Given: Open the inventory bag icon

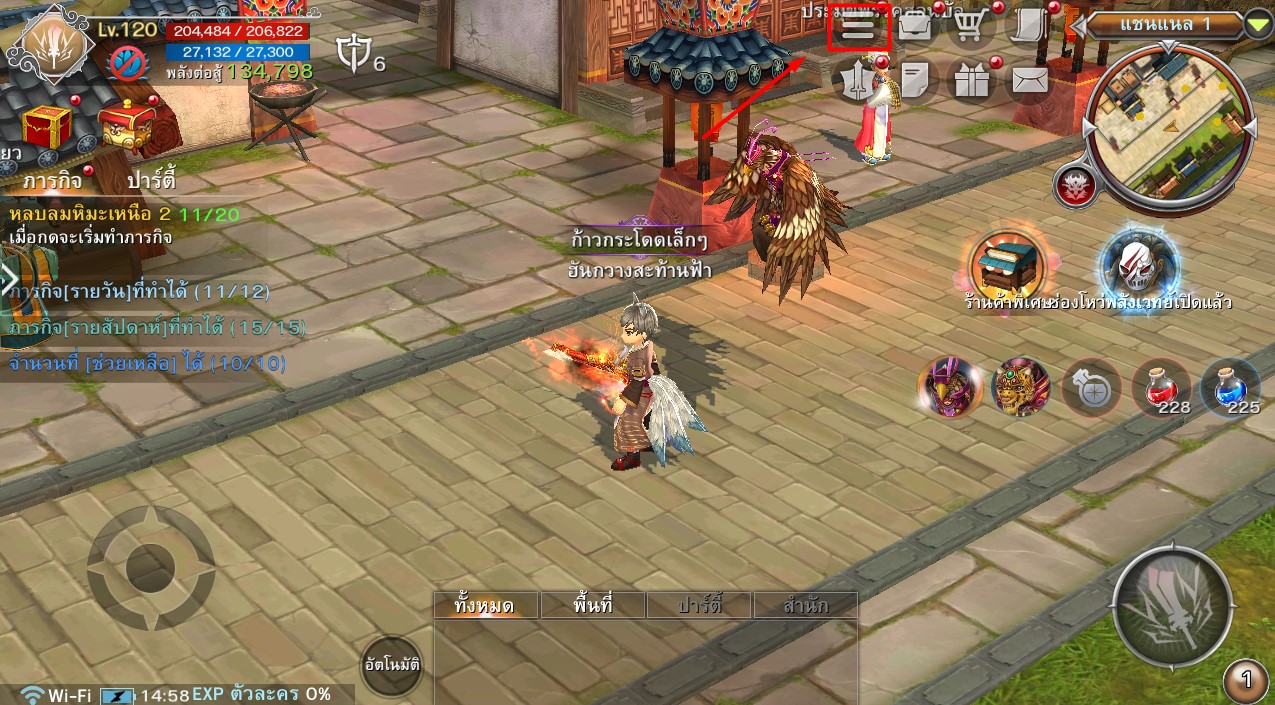Looking at the screenshot, I should coord(914,27).
